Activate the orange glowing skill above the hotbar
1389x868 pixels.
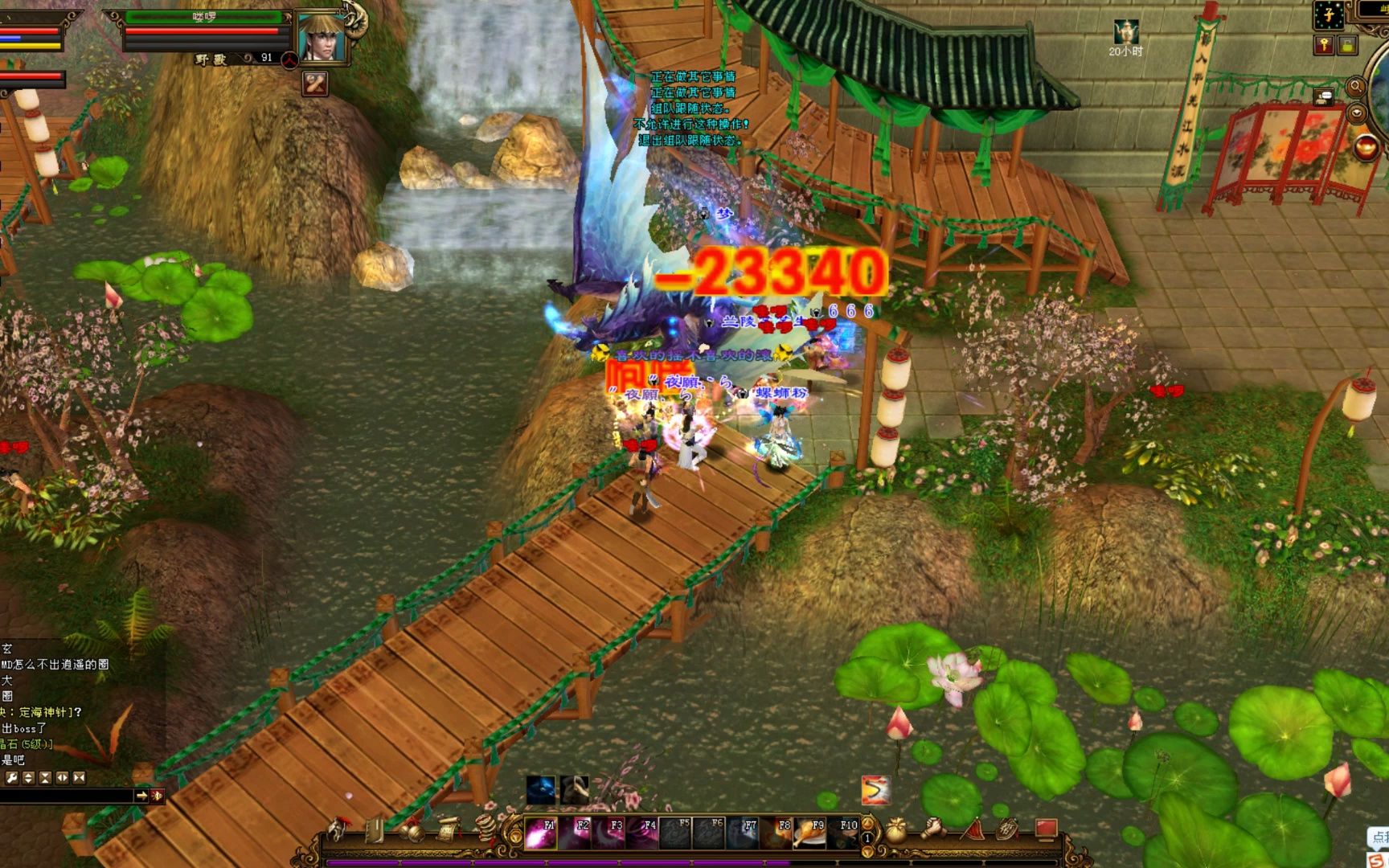tap(875, 790)
